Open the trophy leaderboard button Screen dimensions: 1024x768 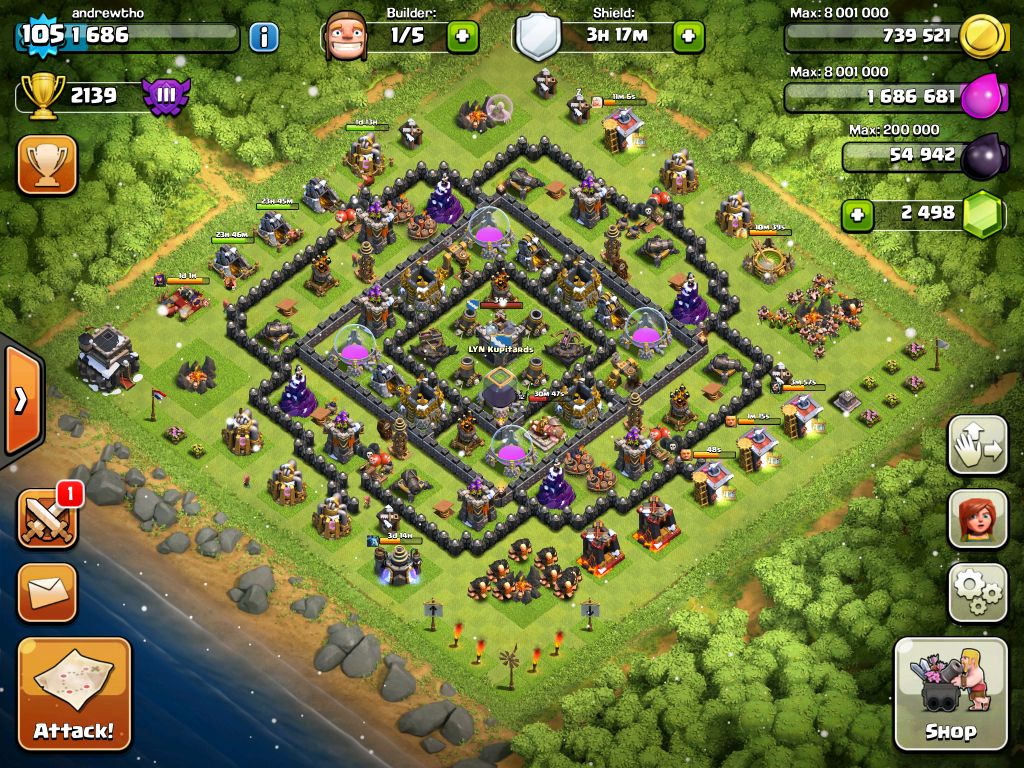tap(47, 164)
